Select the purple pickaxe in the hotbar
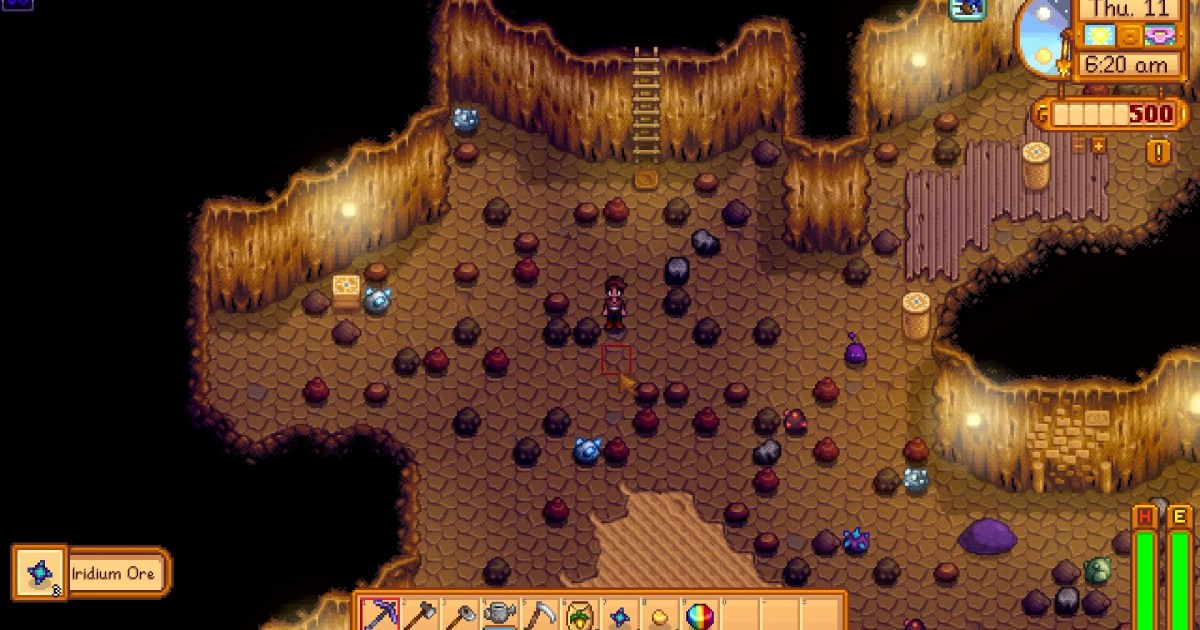This screenshot has height=630, width=1200. (x=379, y=614)
